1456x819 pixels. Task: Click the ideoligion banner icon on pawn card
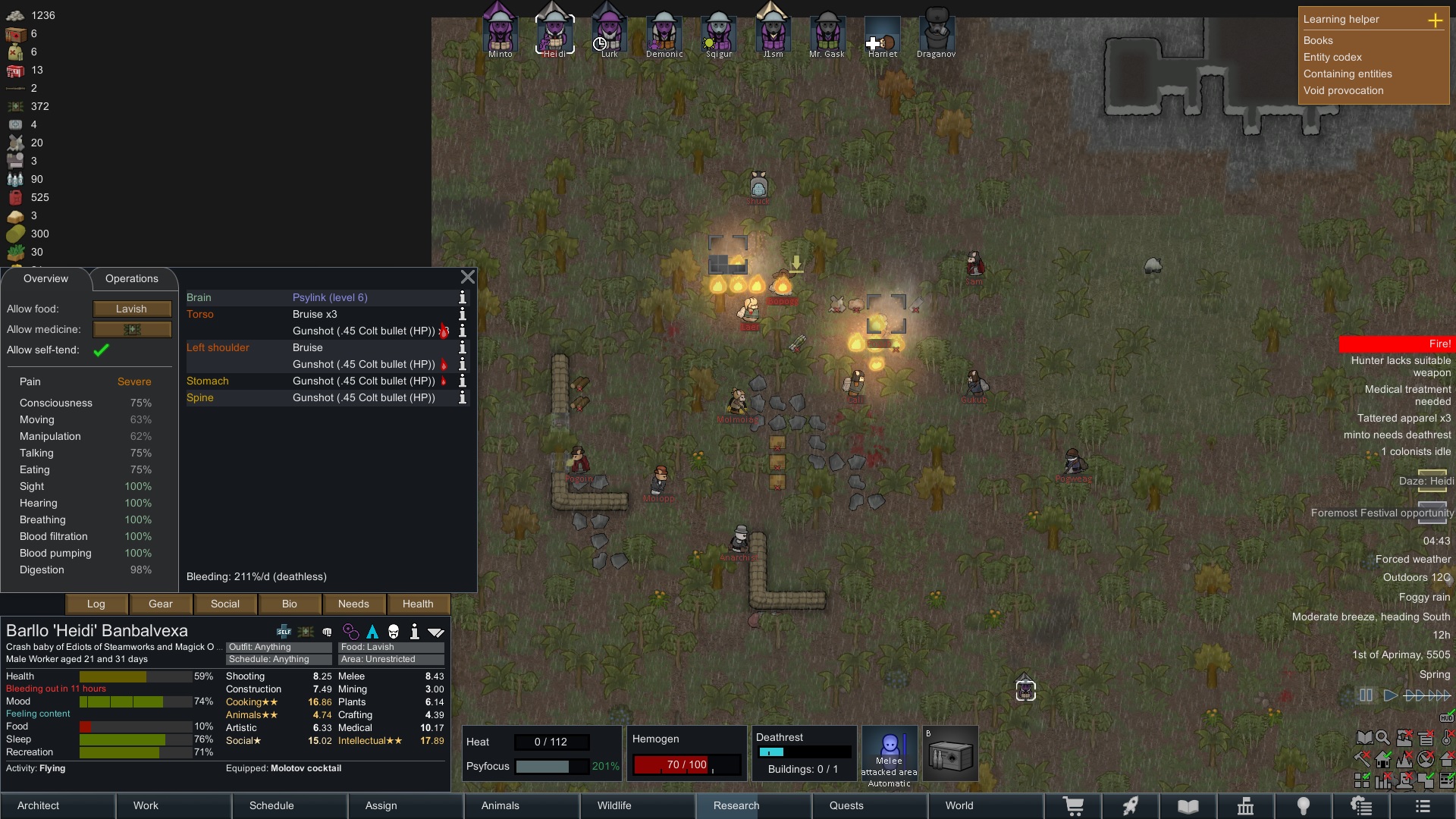tap(306, 632)
